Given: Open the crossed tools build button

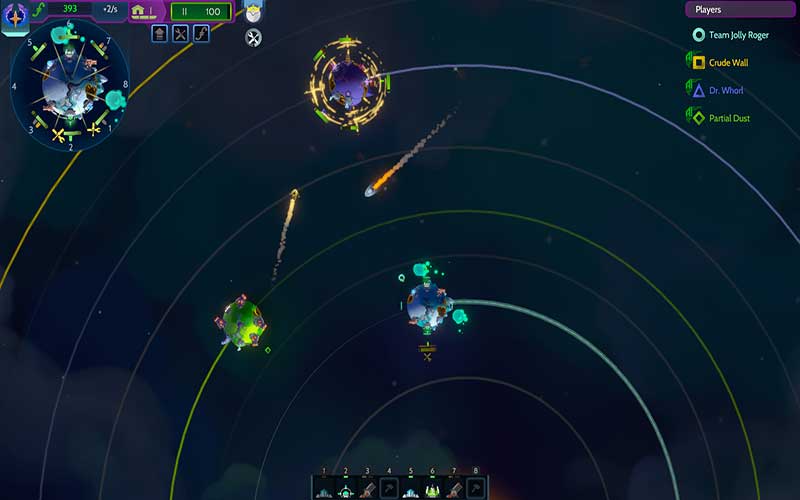Looking at the screenshot, I should pyautogui.click(x=180, y=34).
